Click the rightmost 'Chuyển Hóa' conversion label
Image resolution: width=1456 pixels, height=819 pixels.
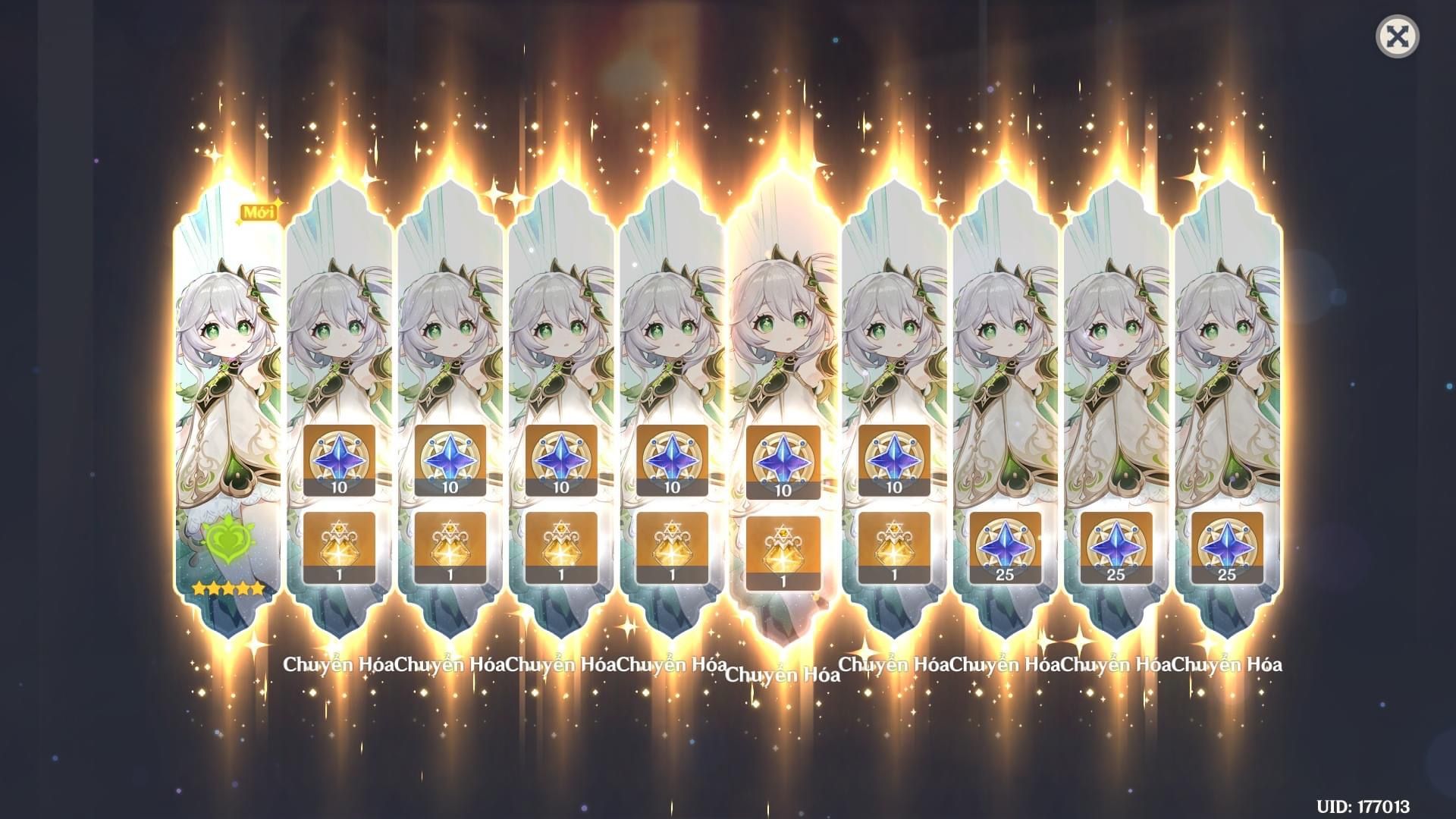1228,666
